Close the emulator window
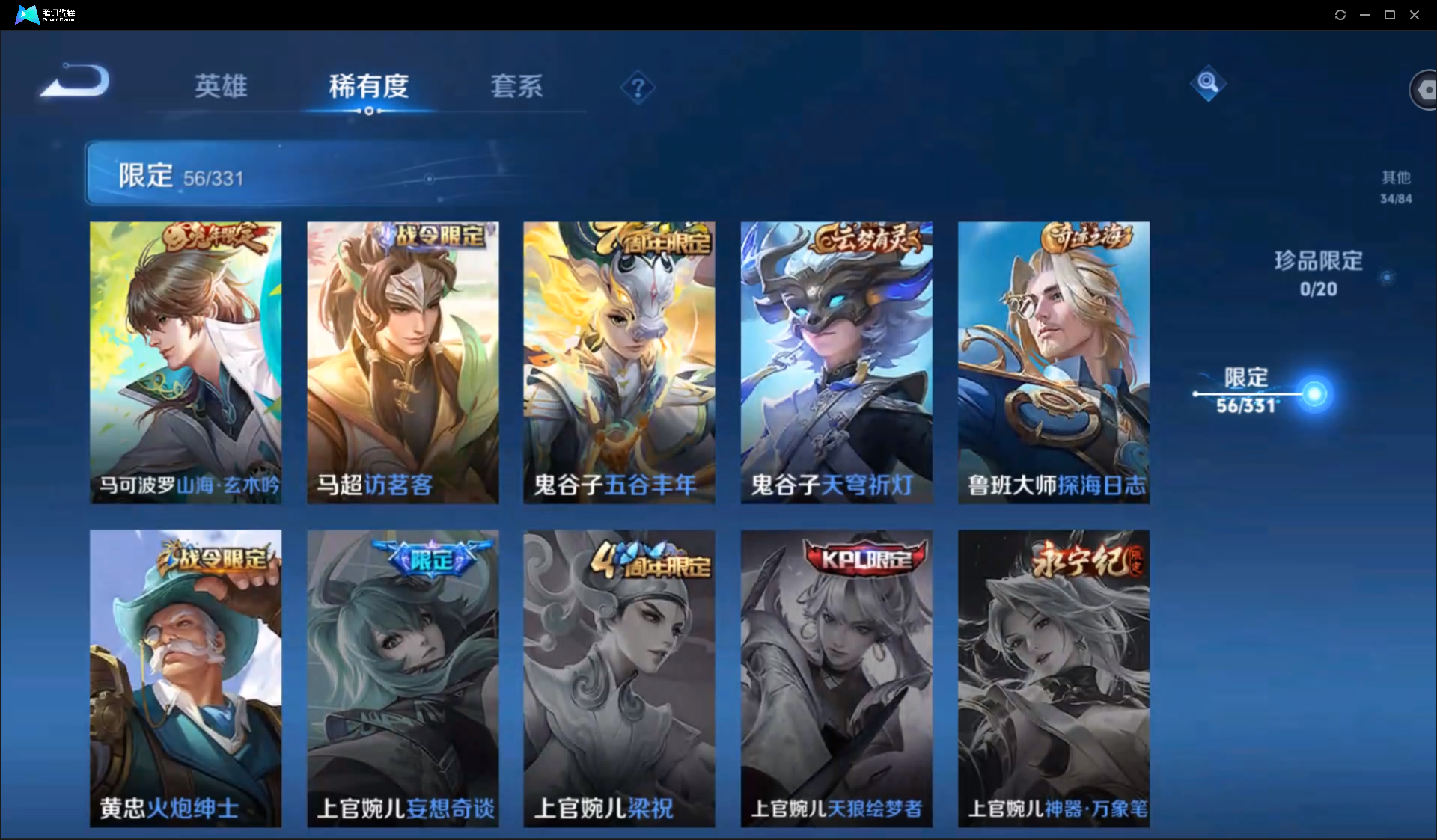Screen dimensions: 1437x840 coord(1415,15)
